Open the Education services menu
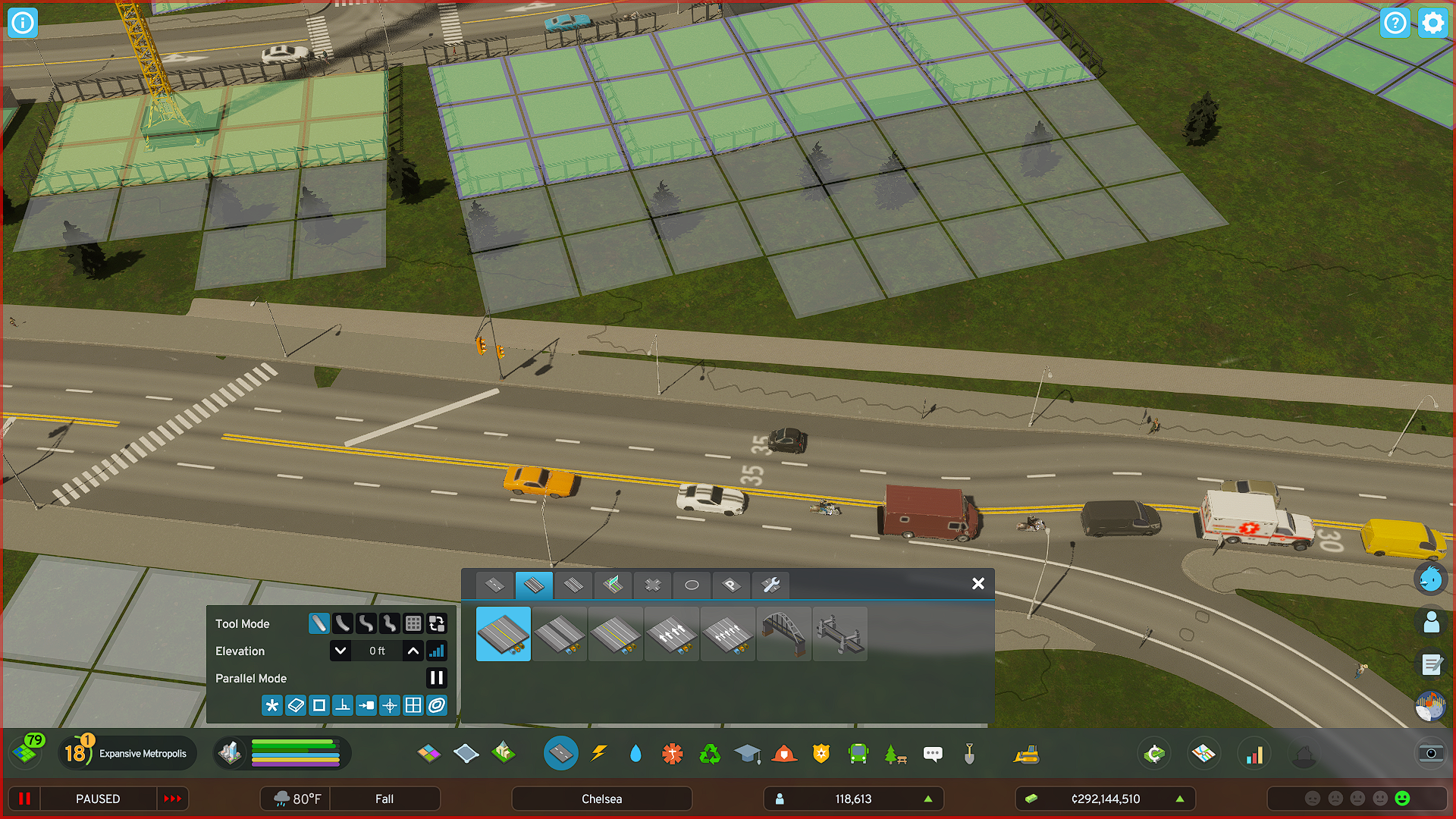Viewport: 1456px width, 819px height. (x=748, y=753)
